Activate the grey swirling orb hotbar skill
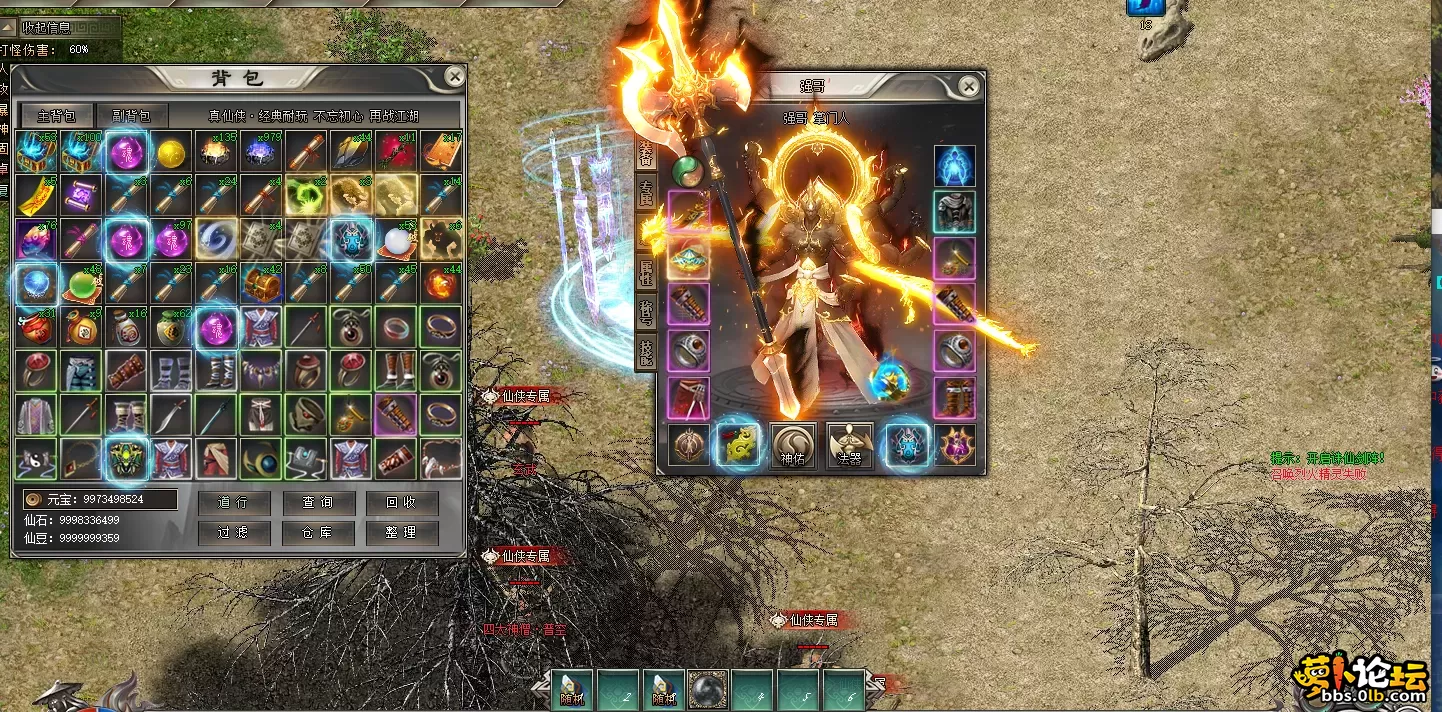Screen dimensions: 1442x712 pos(709,690)
